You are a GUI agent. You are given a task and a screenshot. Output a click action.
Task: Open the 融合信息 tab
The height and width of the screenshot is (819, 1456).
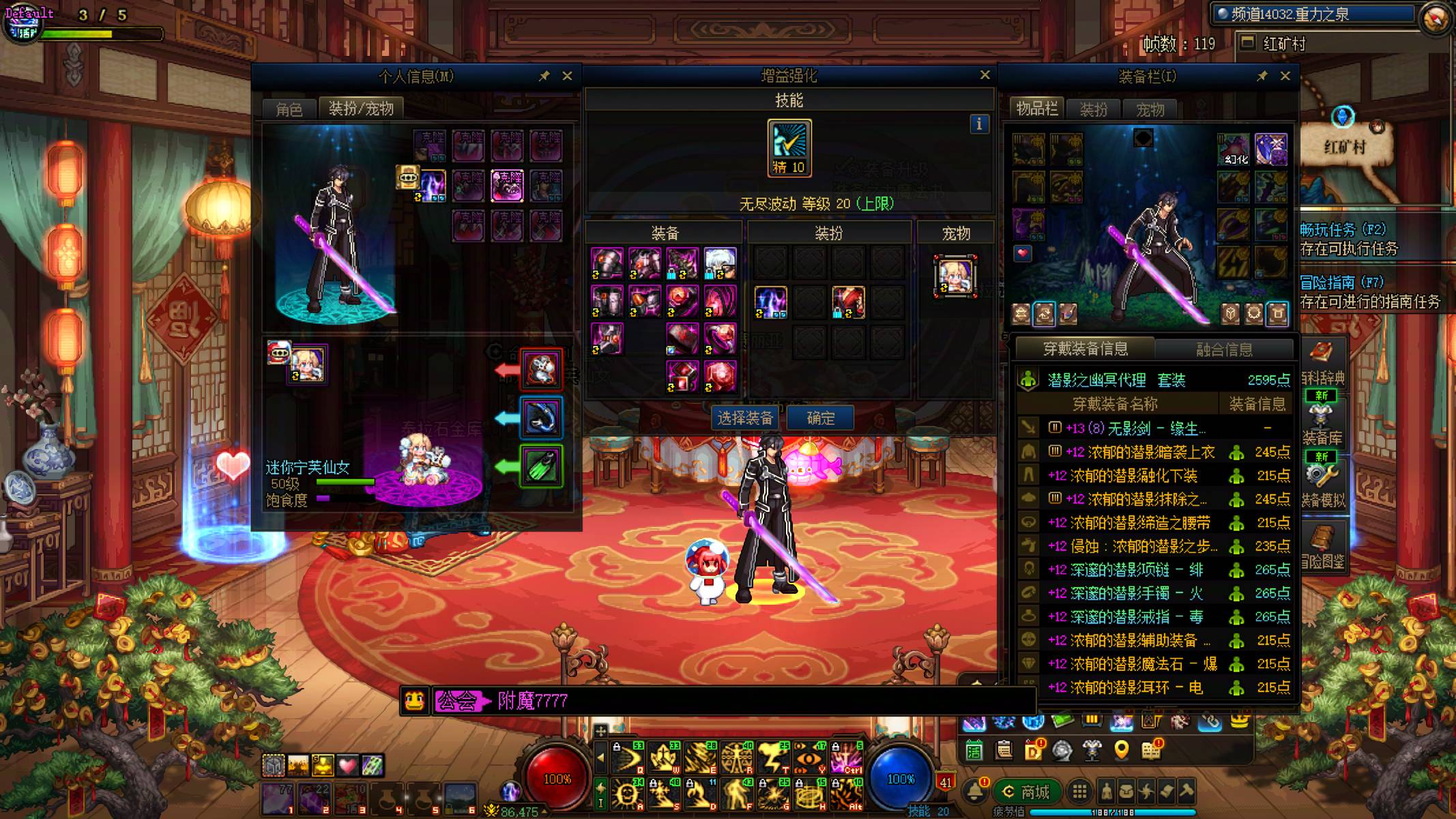[x=1224, y=349]
